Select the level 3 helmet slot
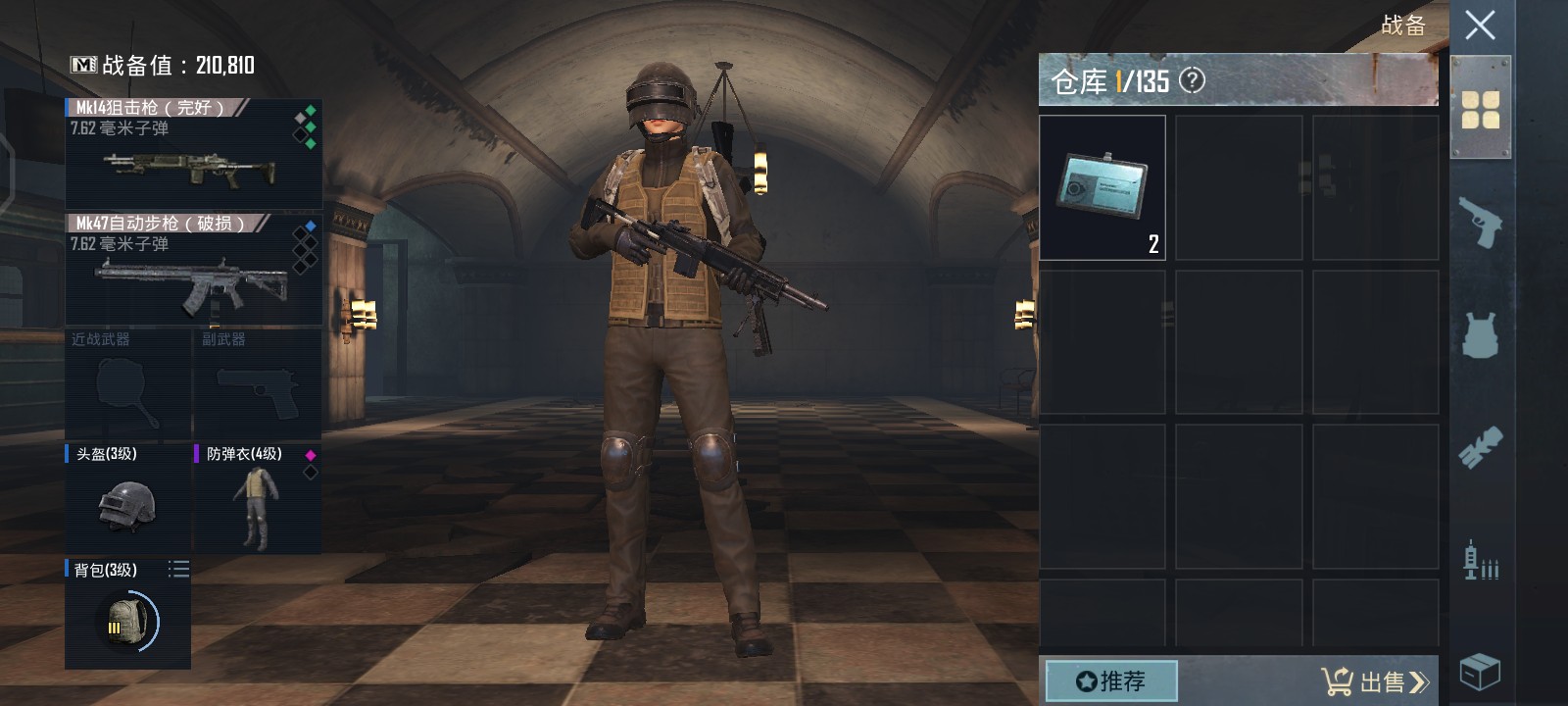Viewport: 1568px width, 706px height. click(127, 498)
